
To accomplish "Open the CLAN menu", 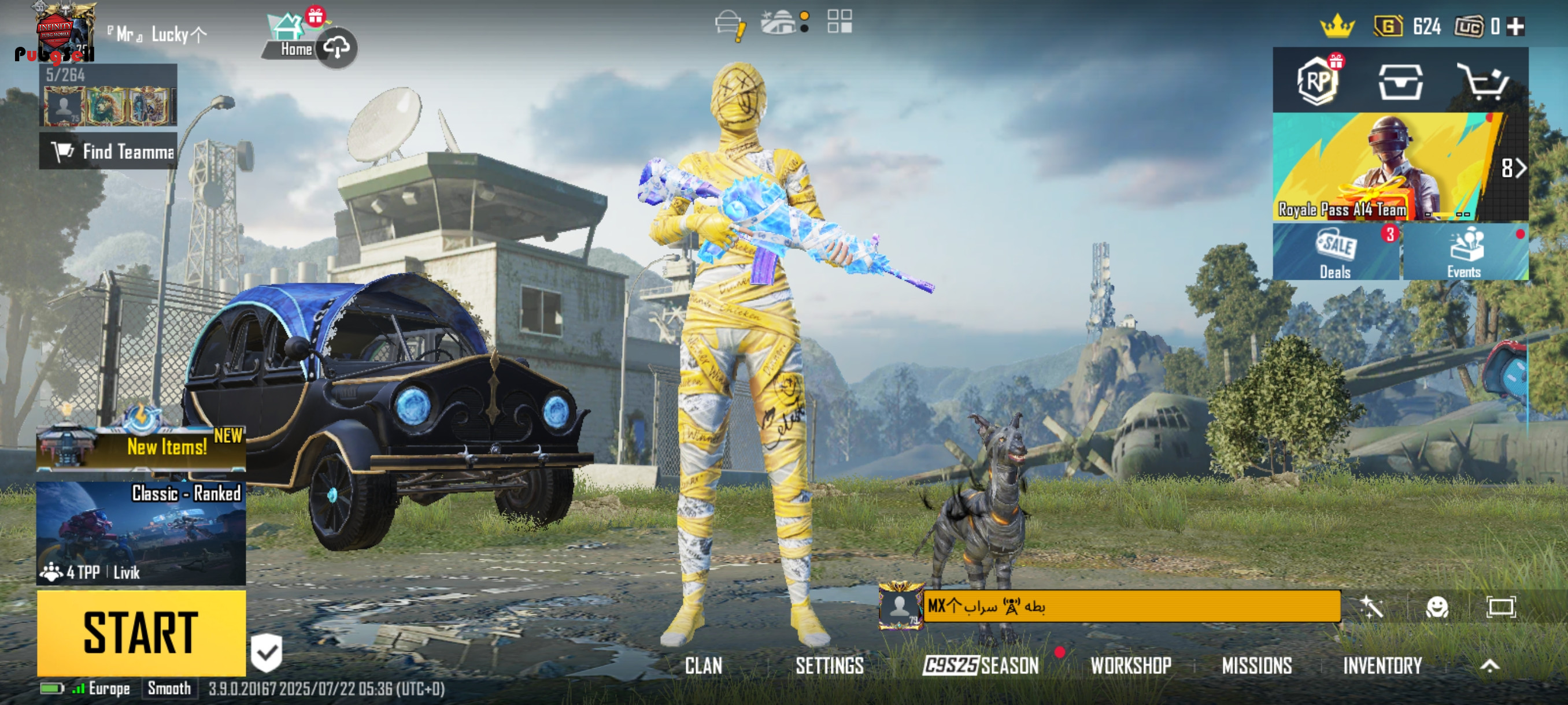I will (703, 666).
